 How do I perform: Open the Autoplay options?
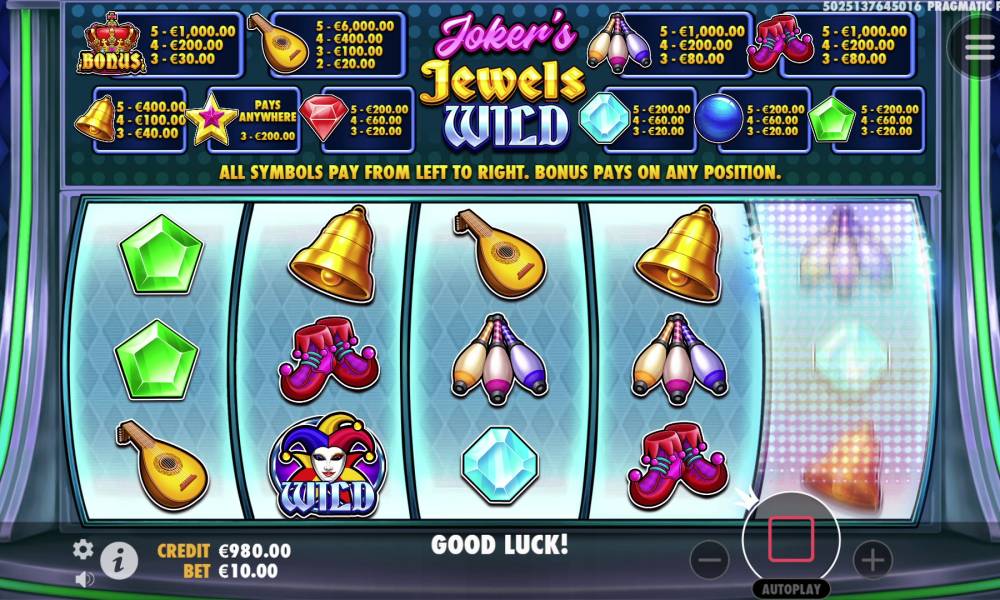point(792,588)
